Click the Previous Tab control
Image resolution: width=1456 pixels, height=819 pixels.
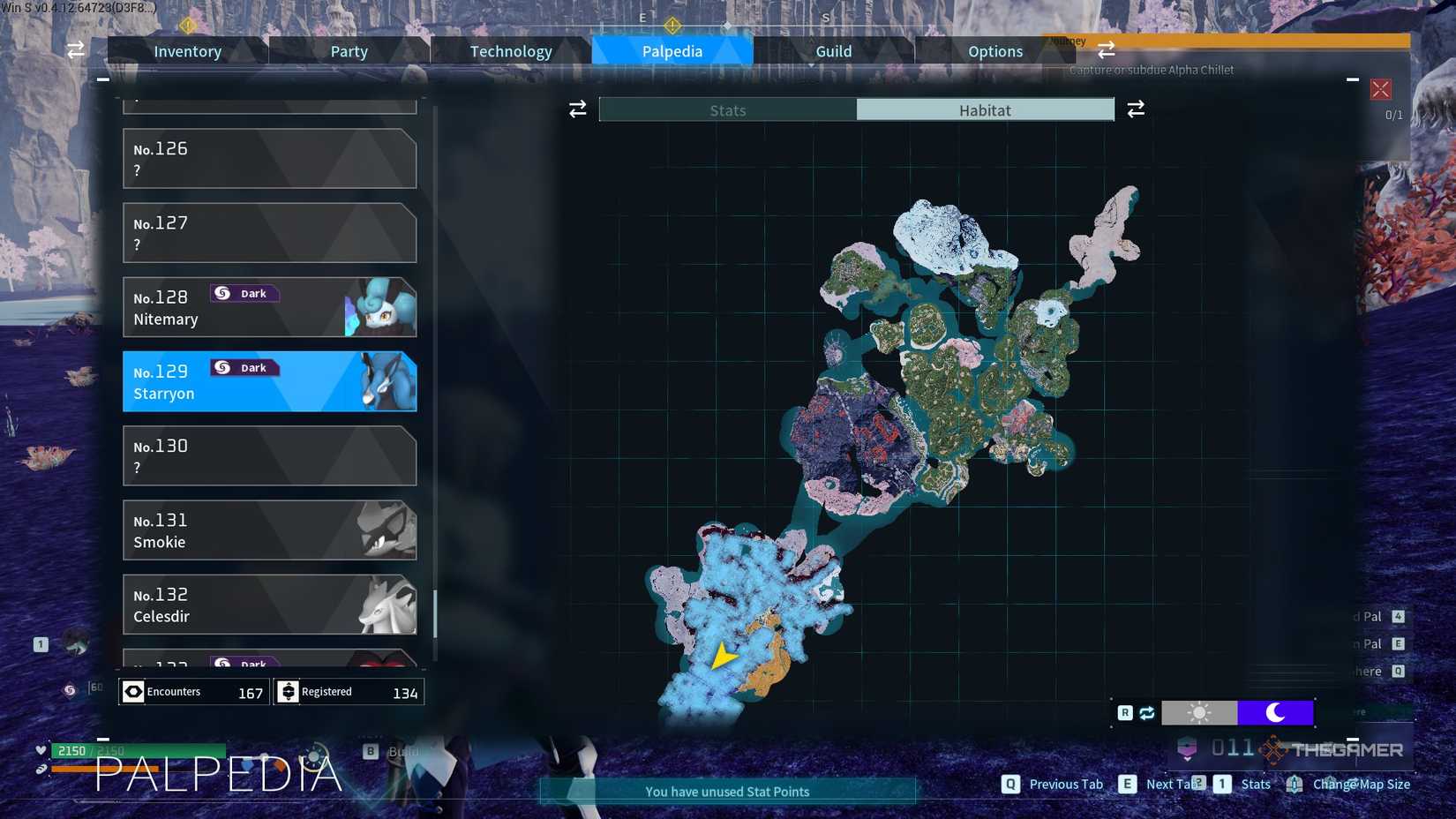coord(1009,784)
